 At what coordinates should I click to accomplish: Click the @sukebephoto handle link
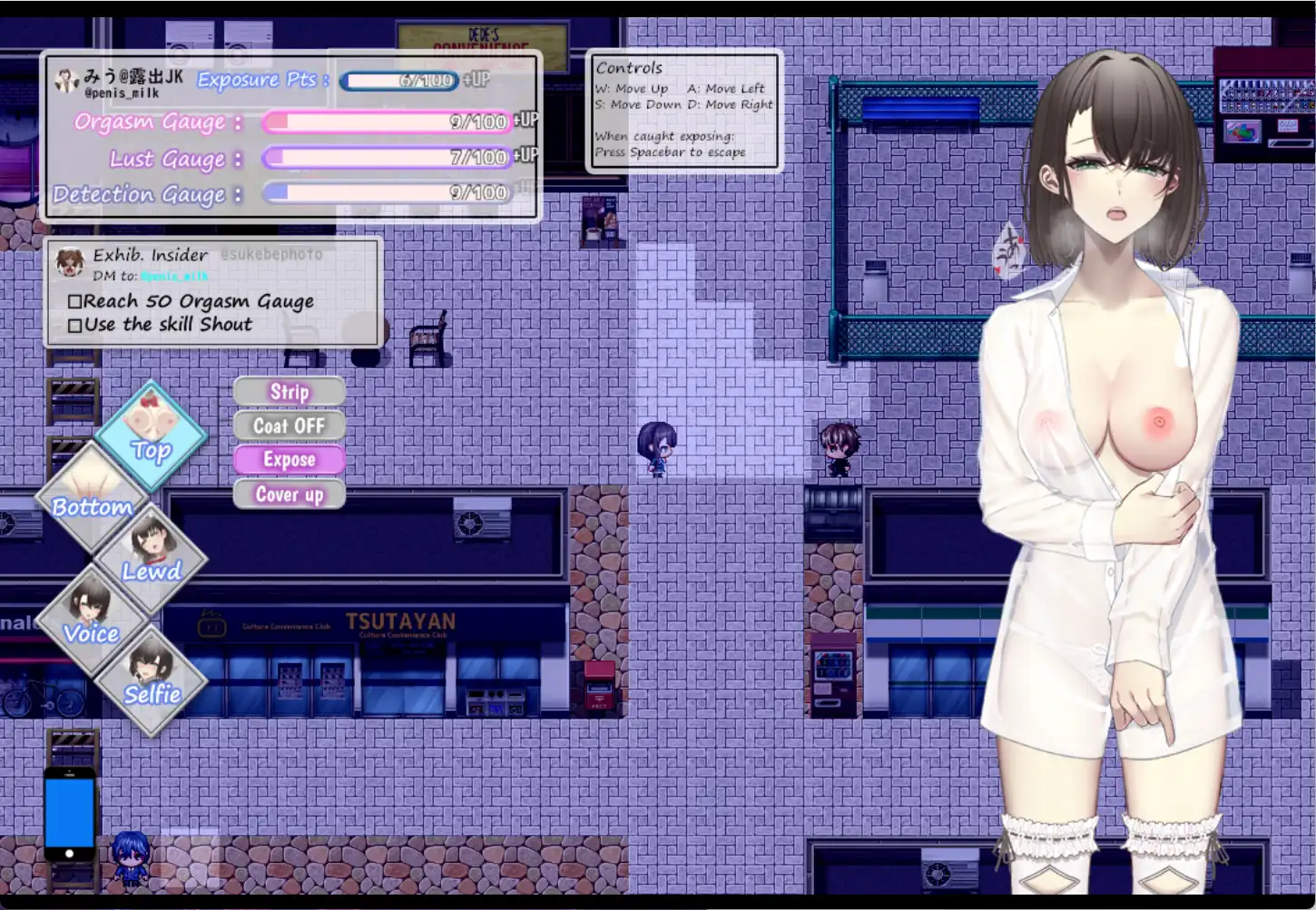click(x=271, y=254)
